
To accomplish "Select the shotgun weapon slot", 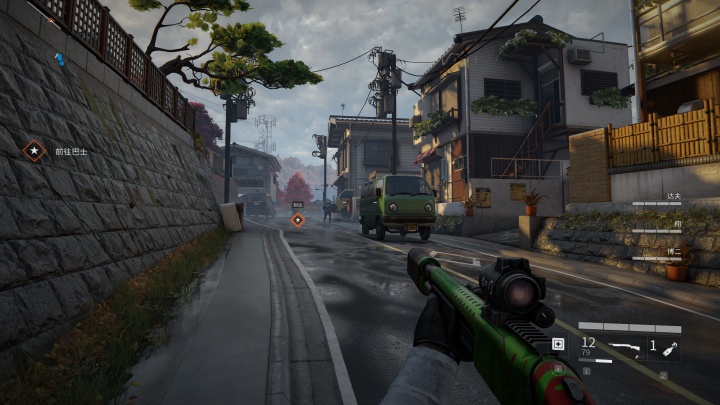I will (x=625, y=346).
